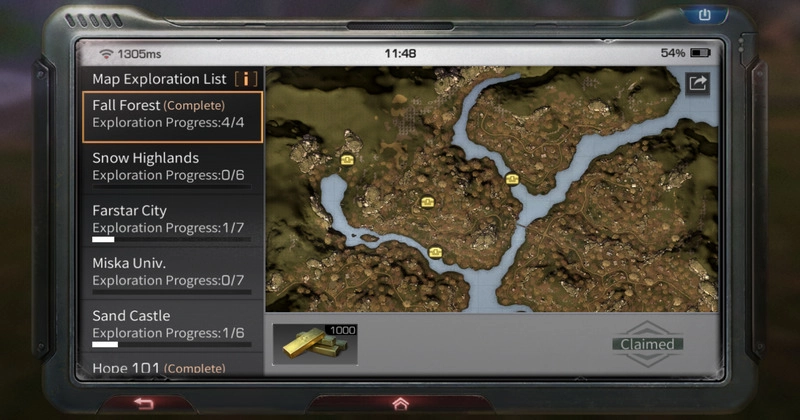This screenshot has width=800, height=420.
Task: Choose Farstar City from the map list
Action: click(172, 220)
